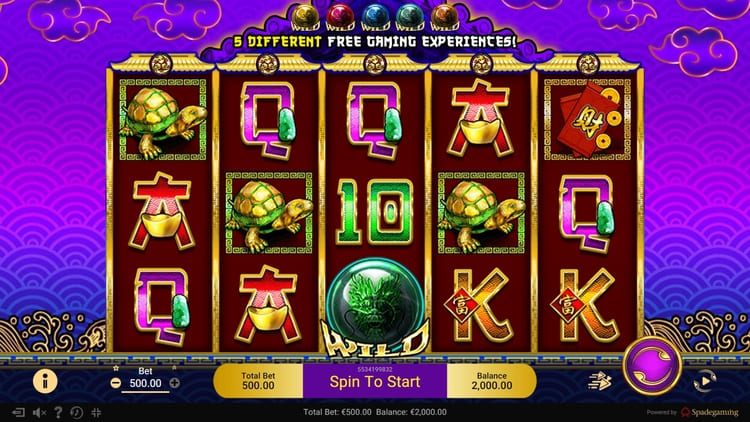The width and height of the screenshot is (750, 422).
Task: Decrease the bet with the minus button
Action: 116,383
